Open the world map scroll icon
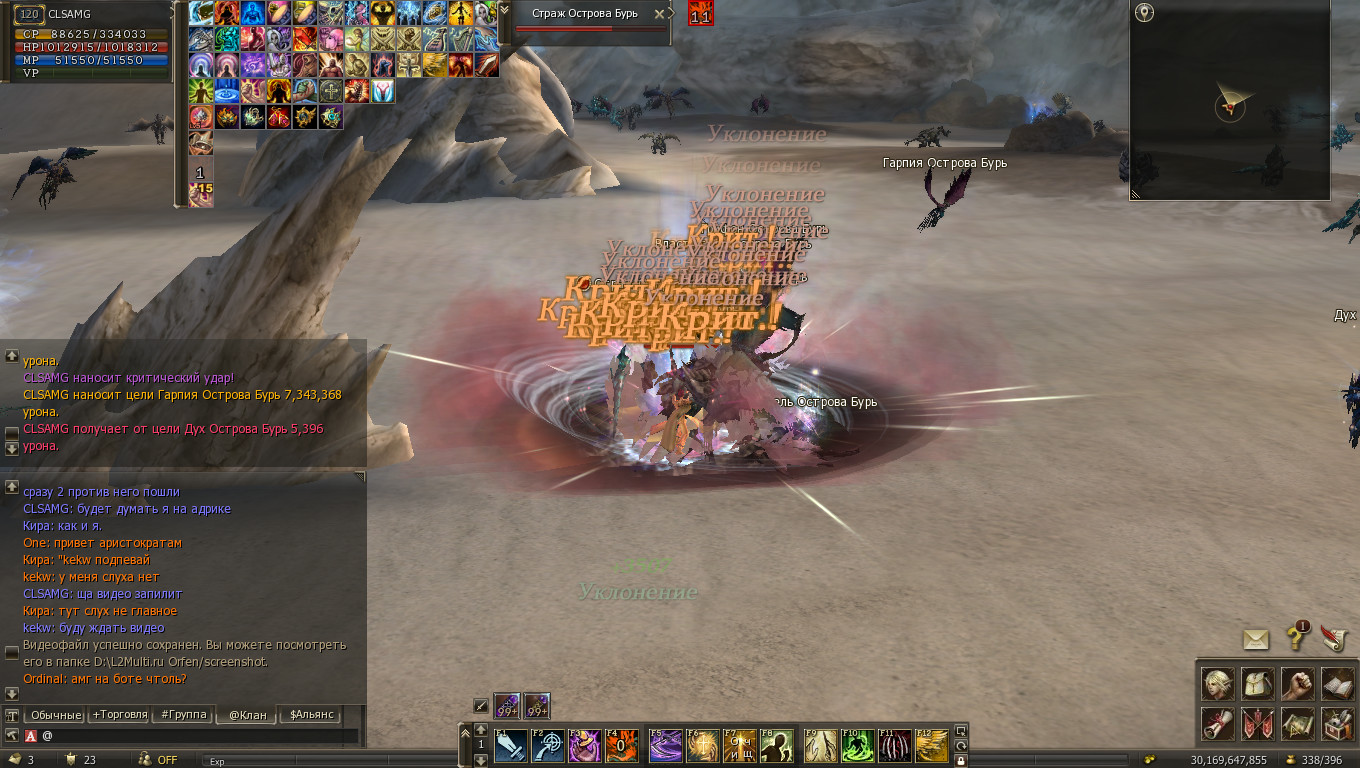 pos(1297,723)
